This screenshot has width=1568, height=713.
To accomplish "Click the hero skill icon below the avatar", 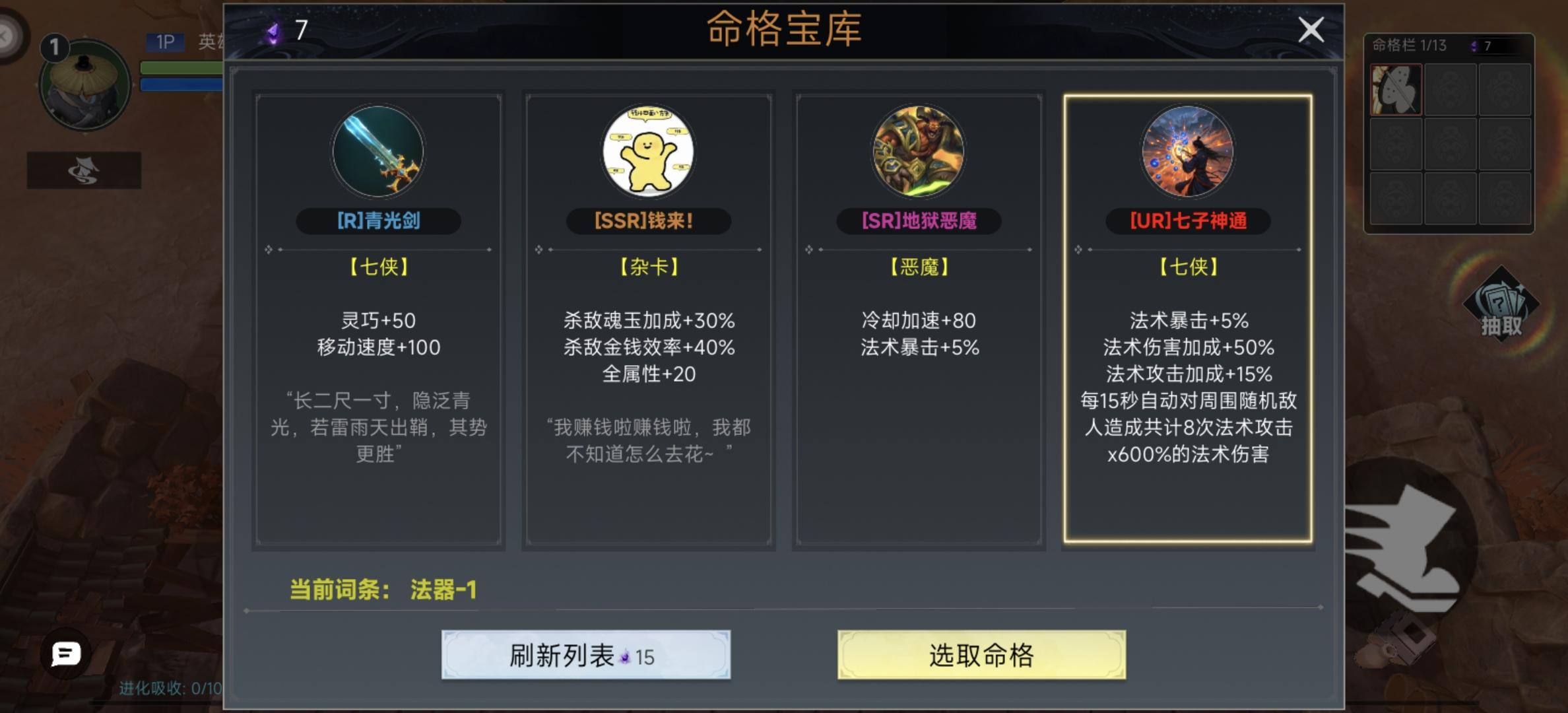I will tap(84, 168).
